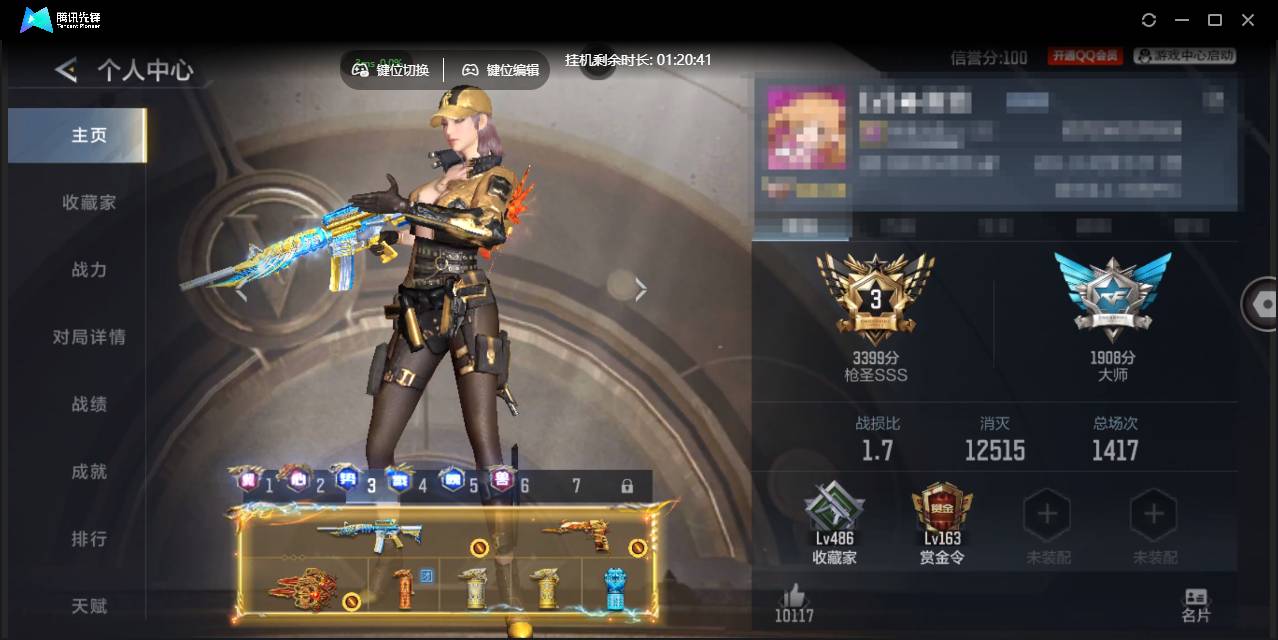The image size is (1278, 640).
Task: Open the 枪圣SSS rank badge
Action: tap(875, 300)
